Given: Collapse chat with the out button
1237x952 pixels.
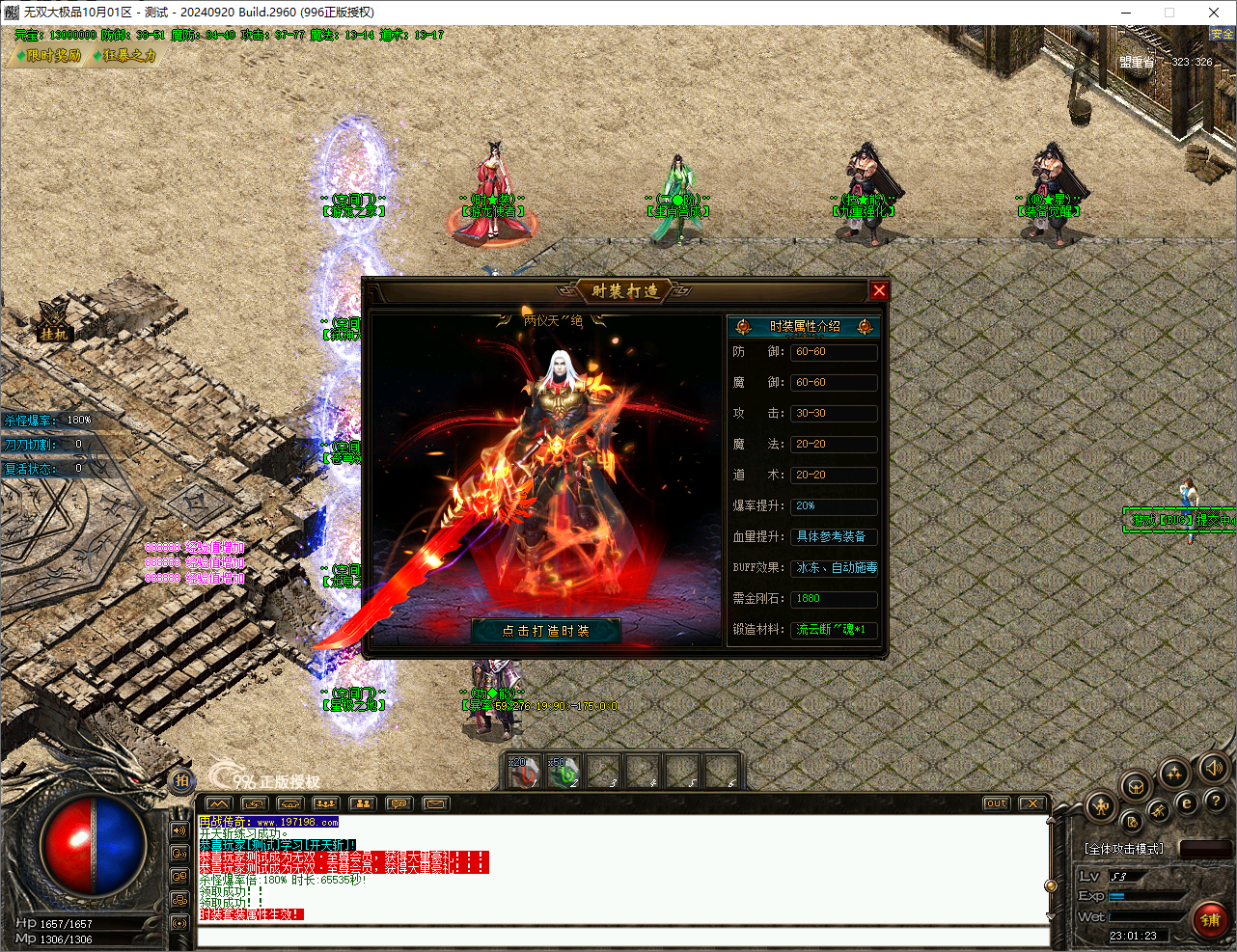Looking at the screenshot, I should point(995,802).
